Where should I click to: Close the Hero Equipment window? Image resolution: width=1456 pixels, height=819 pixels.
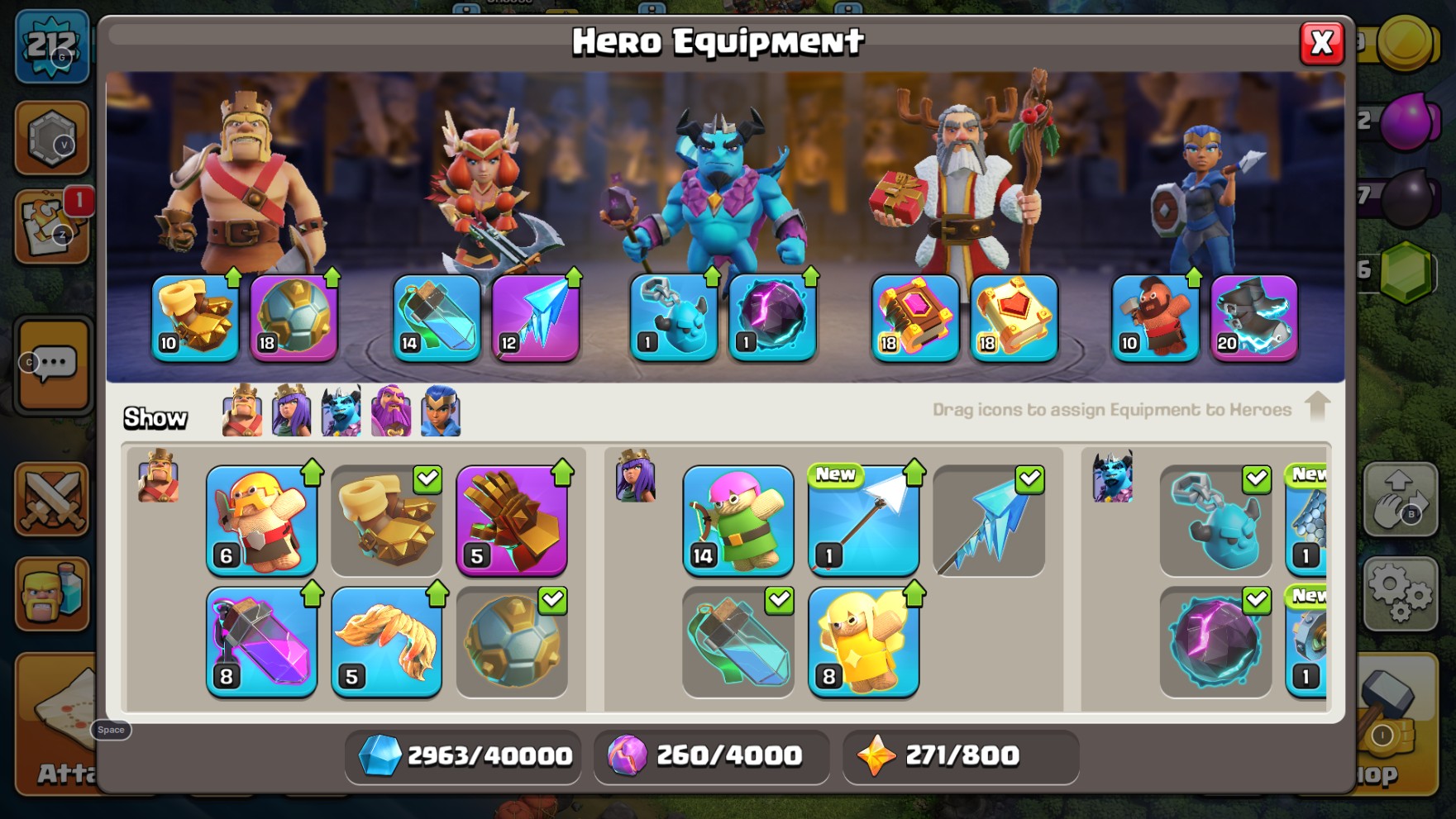(x=1320, y=43)
